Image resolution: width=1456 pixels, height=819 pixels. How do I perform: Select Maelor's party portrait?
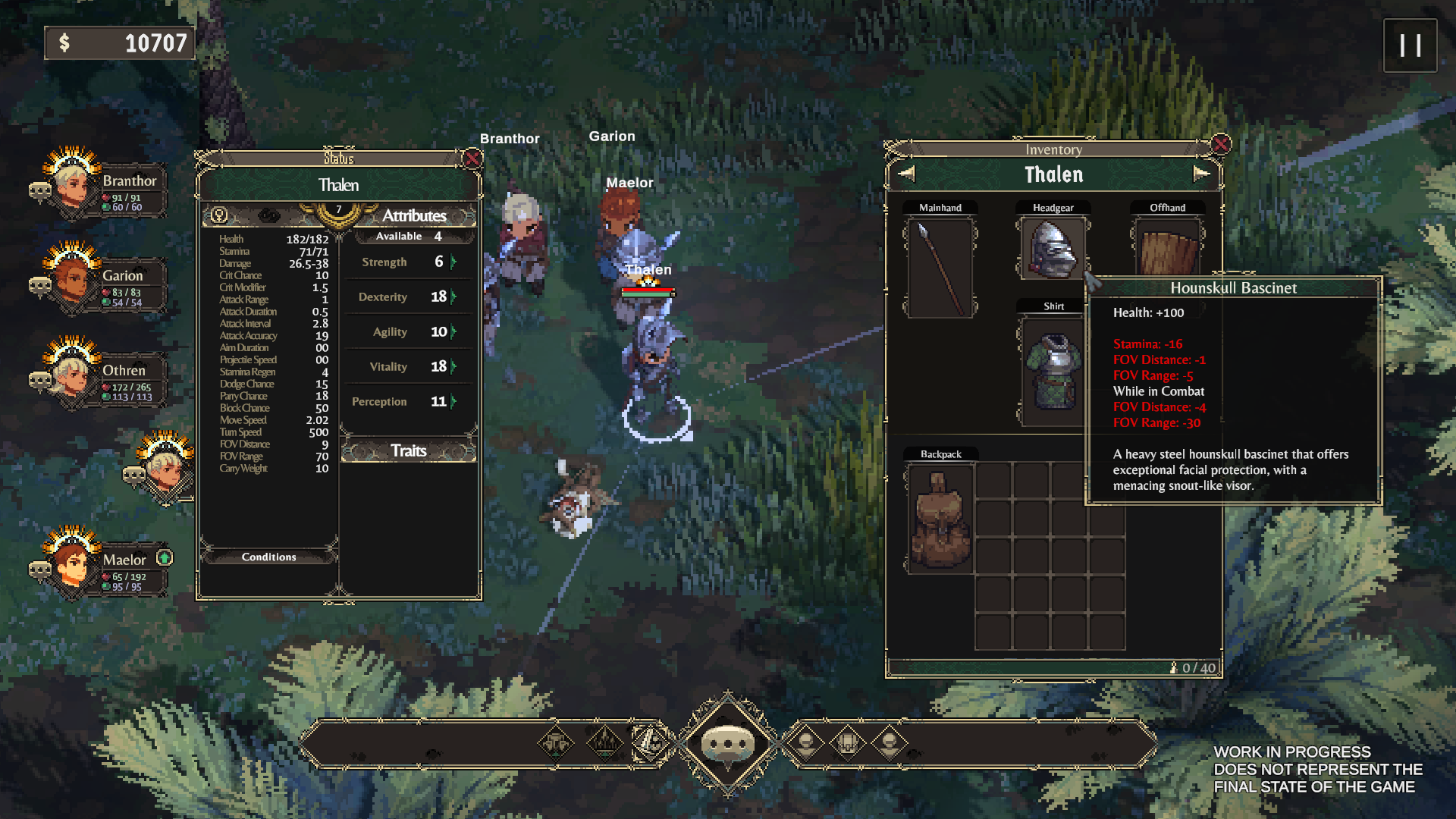[x=74, y=563]
